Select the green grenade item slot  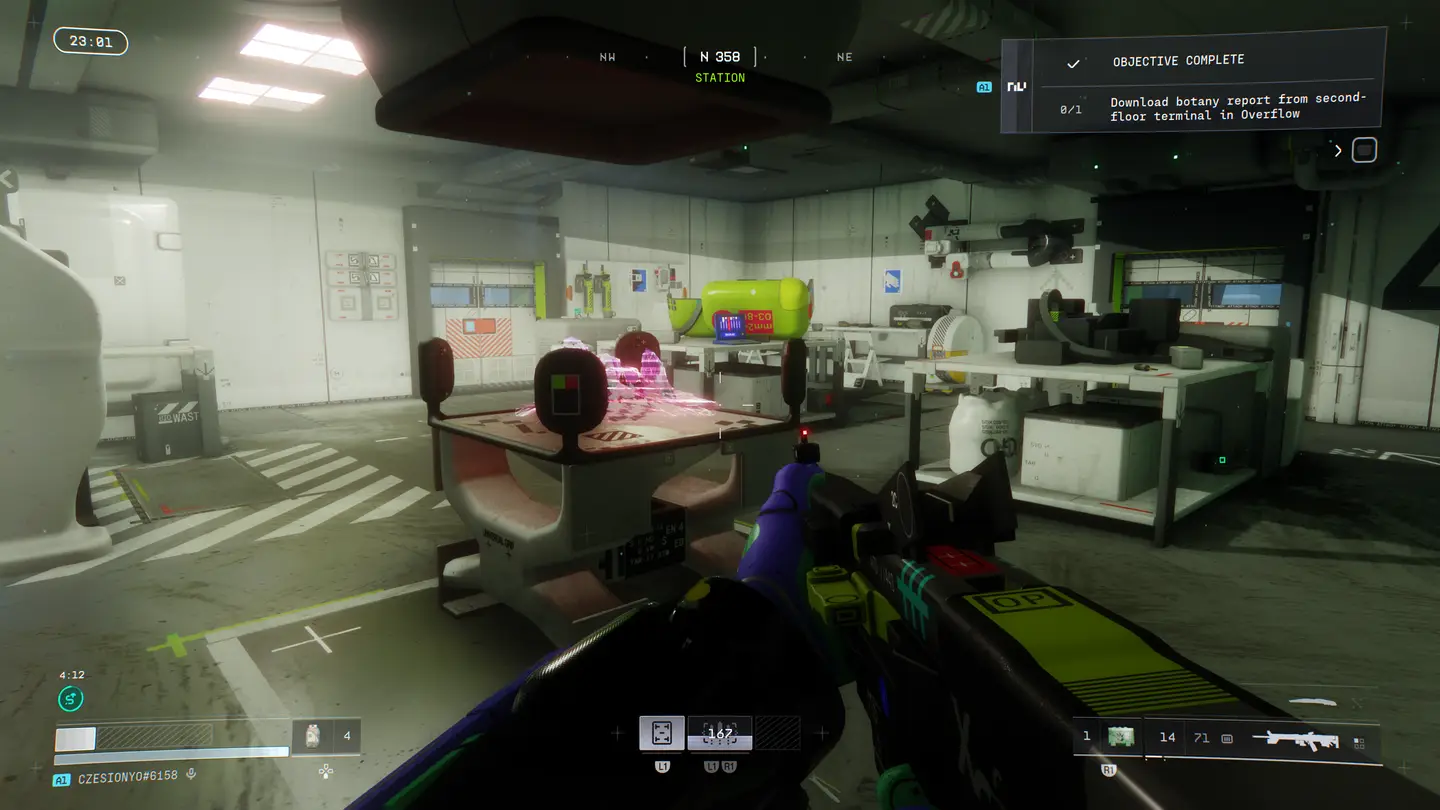1121,737
